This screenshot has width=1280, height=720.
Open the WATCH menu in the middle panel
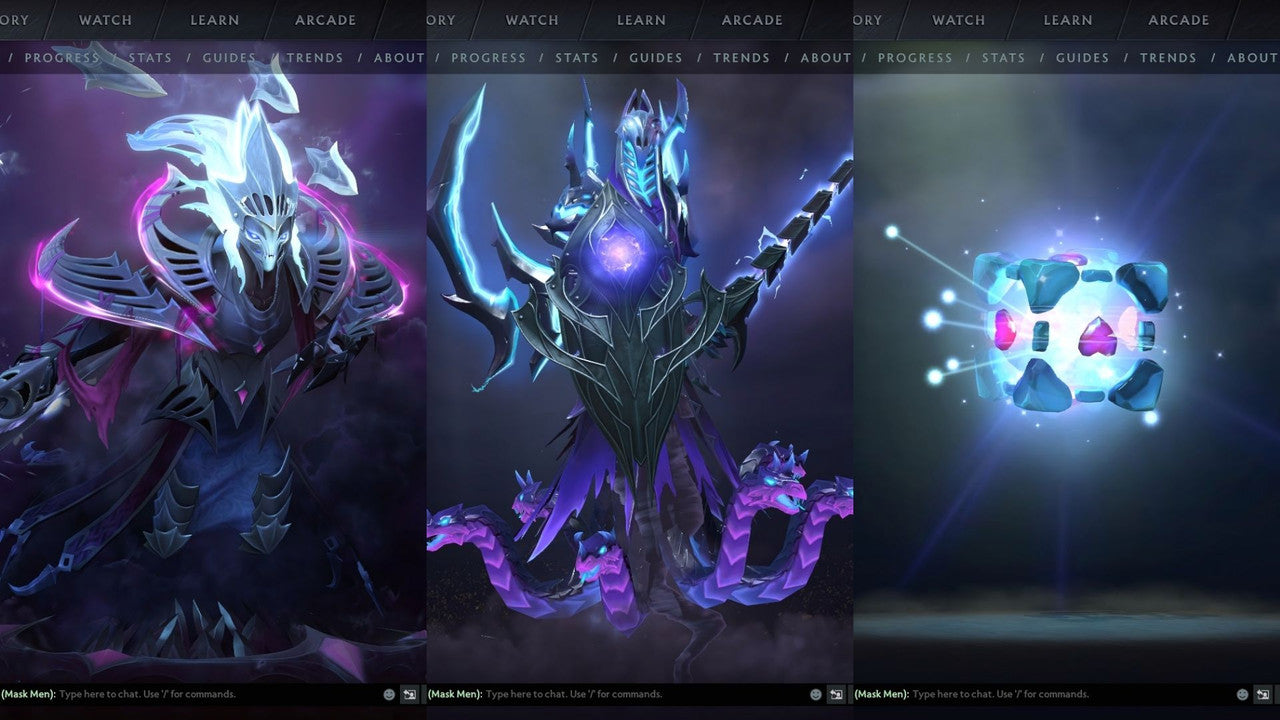(x=531, y=20)
